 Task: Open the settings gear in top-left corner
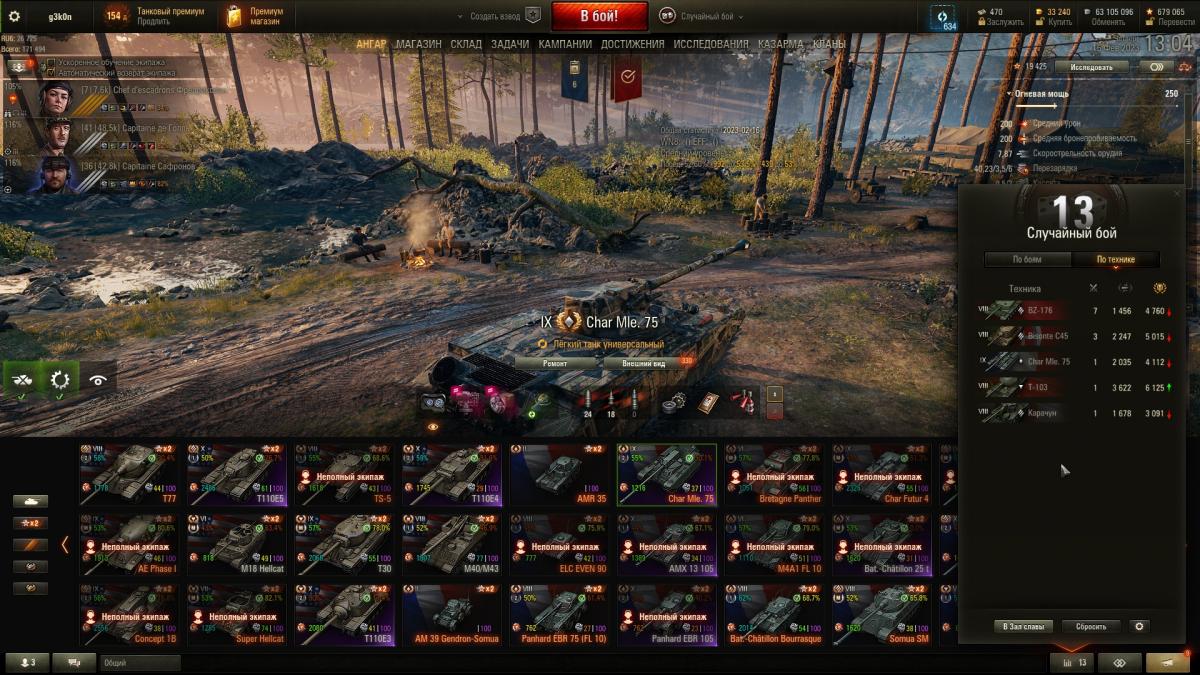[14, 16]
